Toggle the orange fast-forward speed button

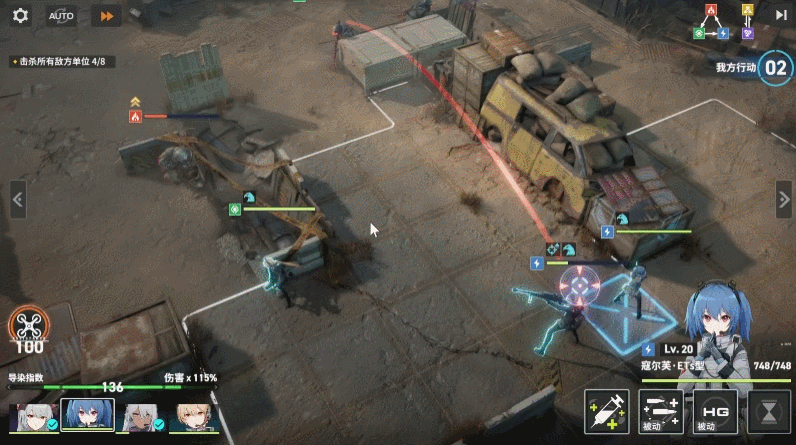pyautogui.click(x=105, y=16)
